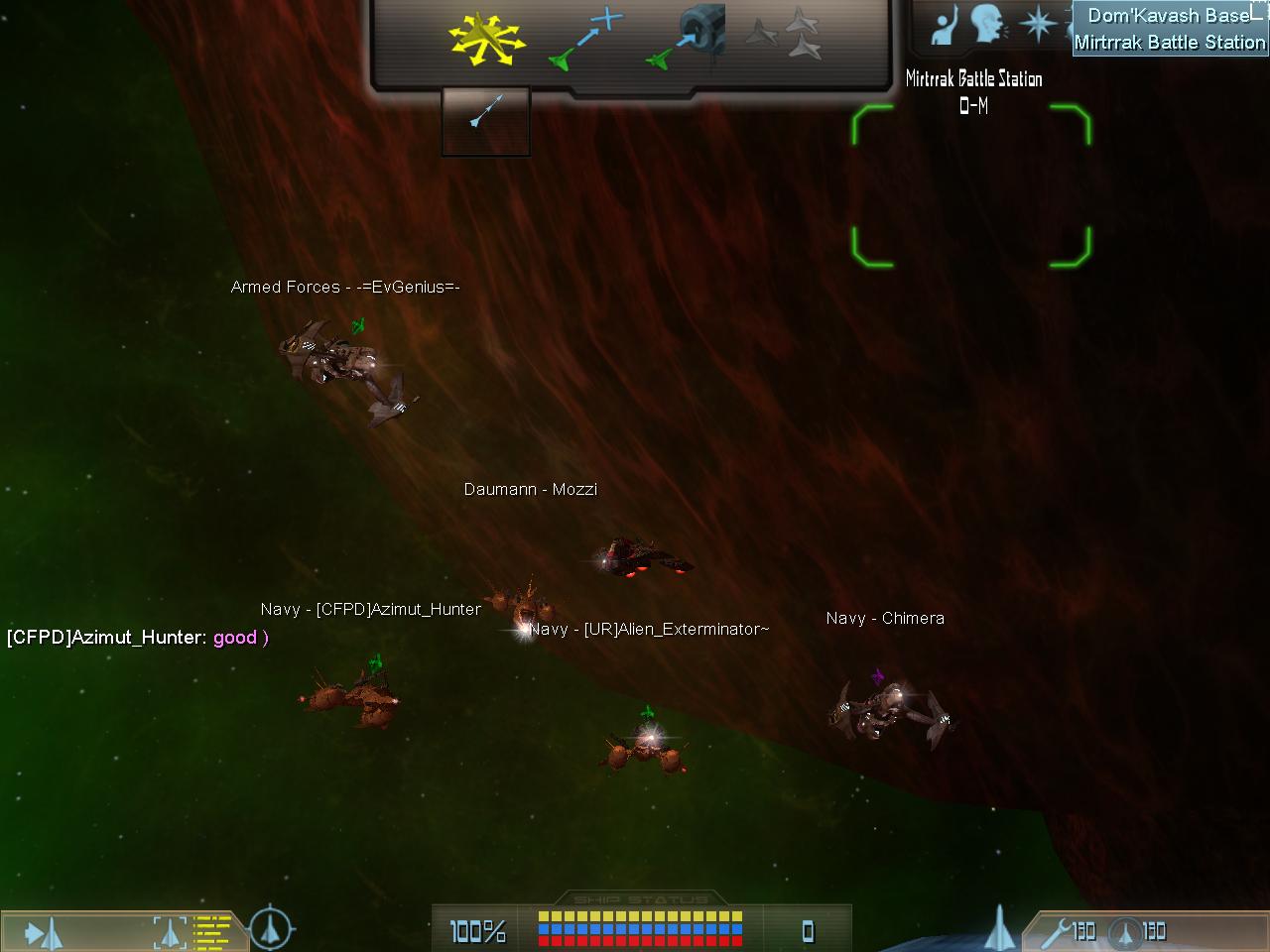
Task: Select the Dom'Kavash Base tooltip entry
Action: (x=1168, y=16)
